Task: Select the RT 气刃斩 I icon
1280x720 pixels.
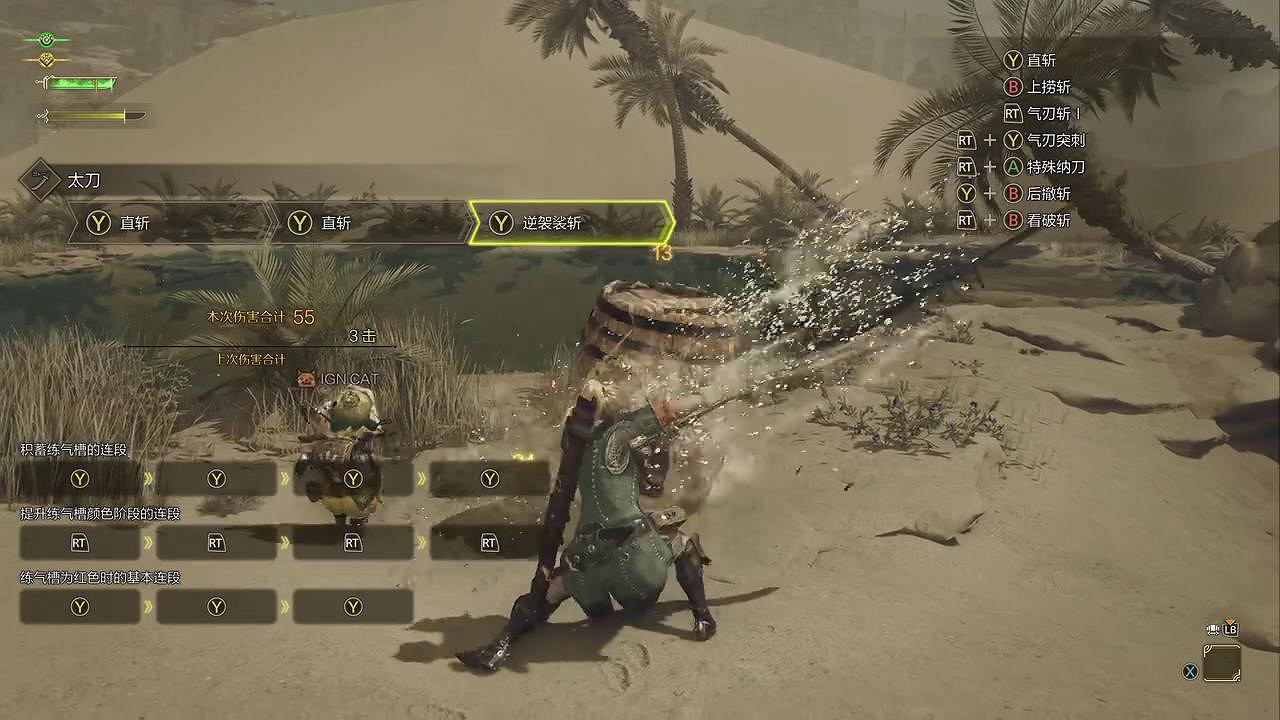Action: 1012,114
